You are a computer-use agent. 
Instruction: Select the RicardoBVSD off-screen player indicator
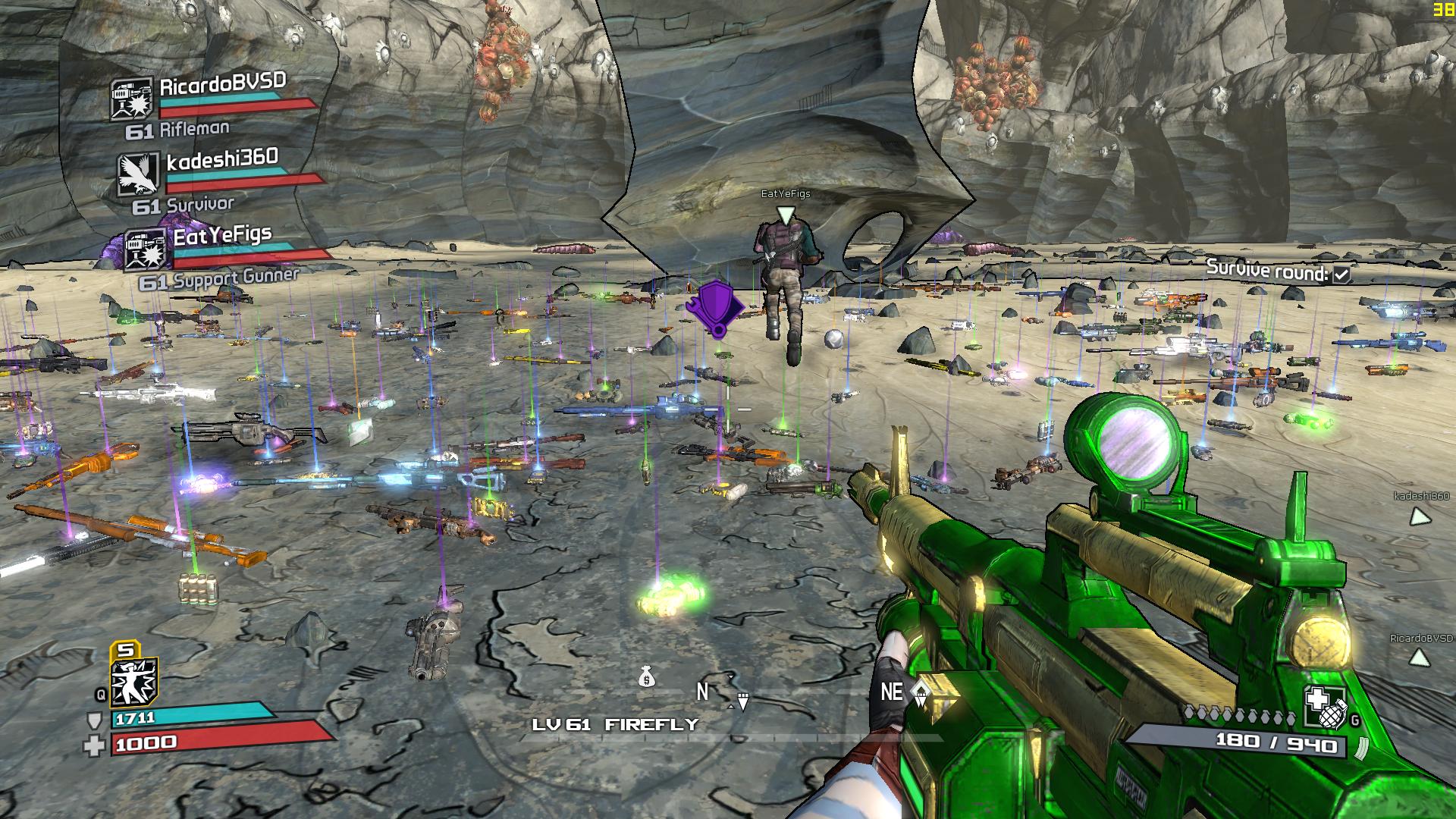point(1419,659)
